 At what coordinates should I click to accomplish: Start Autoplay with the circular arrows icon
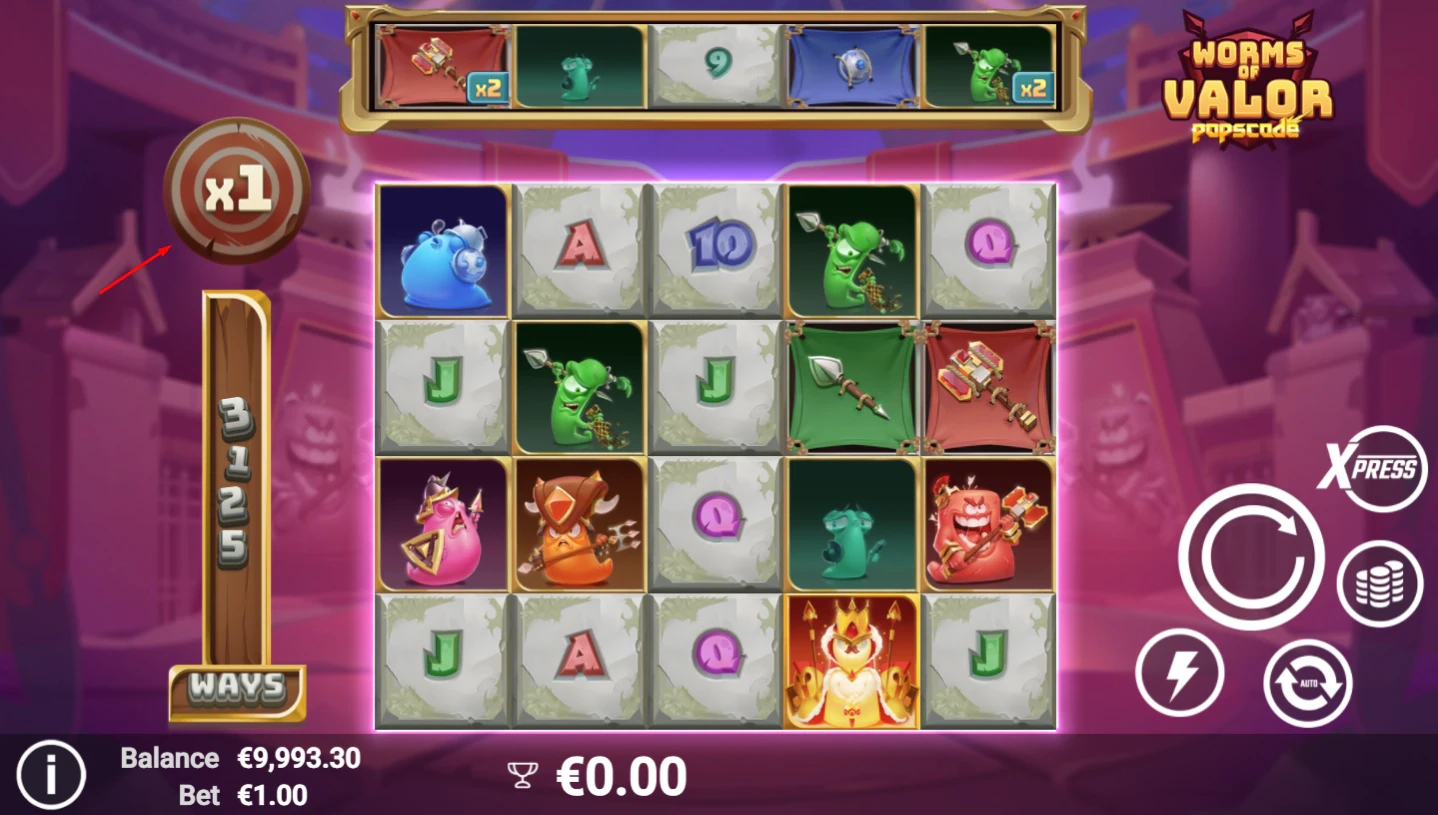pyautogui.click(x=1306, y=683)
